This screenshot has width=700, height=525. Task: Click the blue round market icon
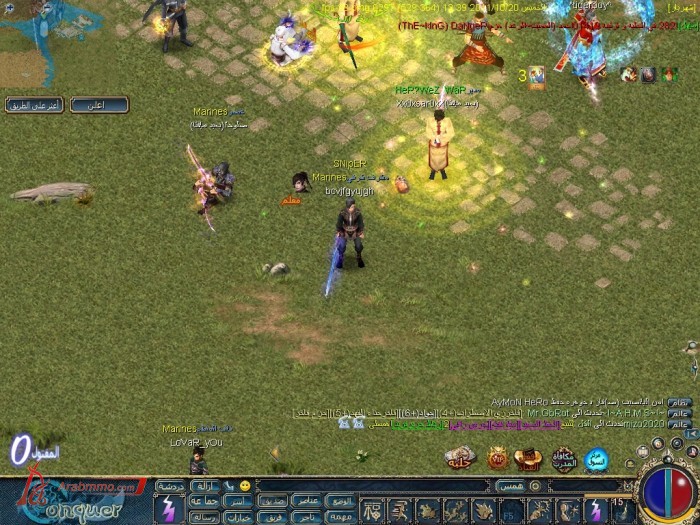coord(596,459)
